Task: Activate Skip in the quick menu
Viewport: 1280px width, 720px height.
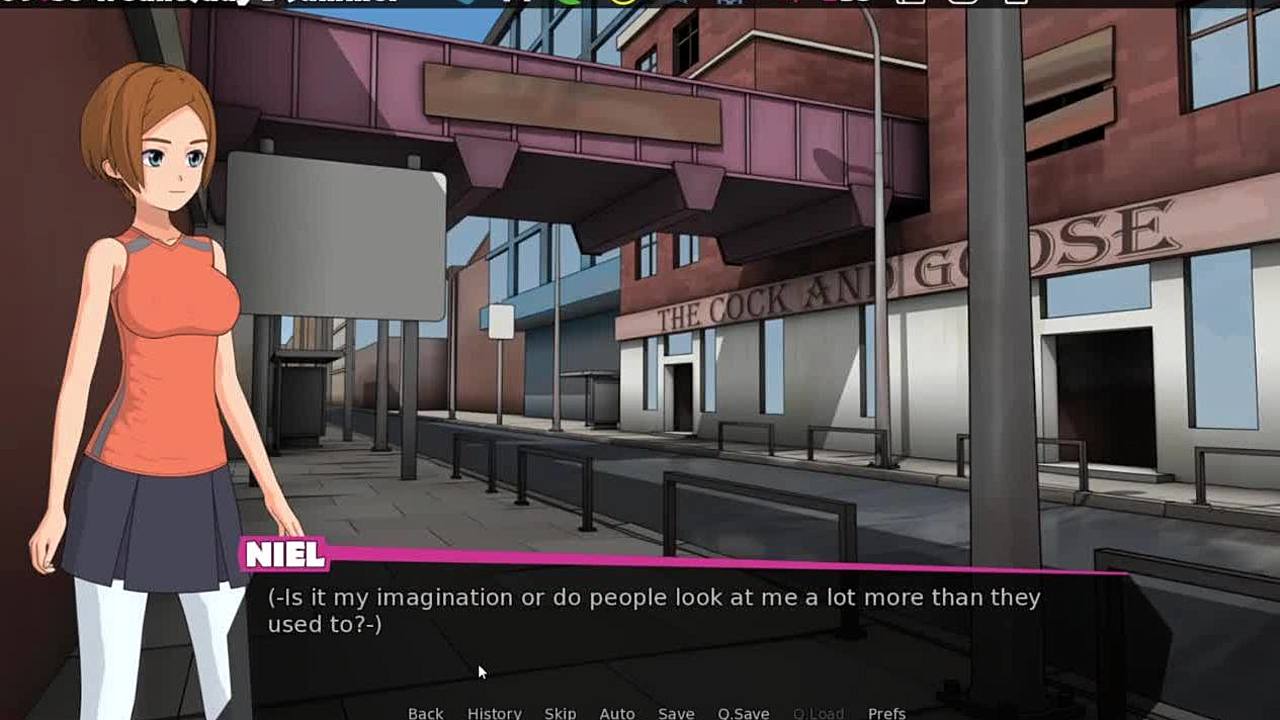Action: pyautogui.click(x=560, y=713)
